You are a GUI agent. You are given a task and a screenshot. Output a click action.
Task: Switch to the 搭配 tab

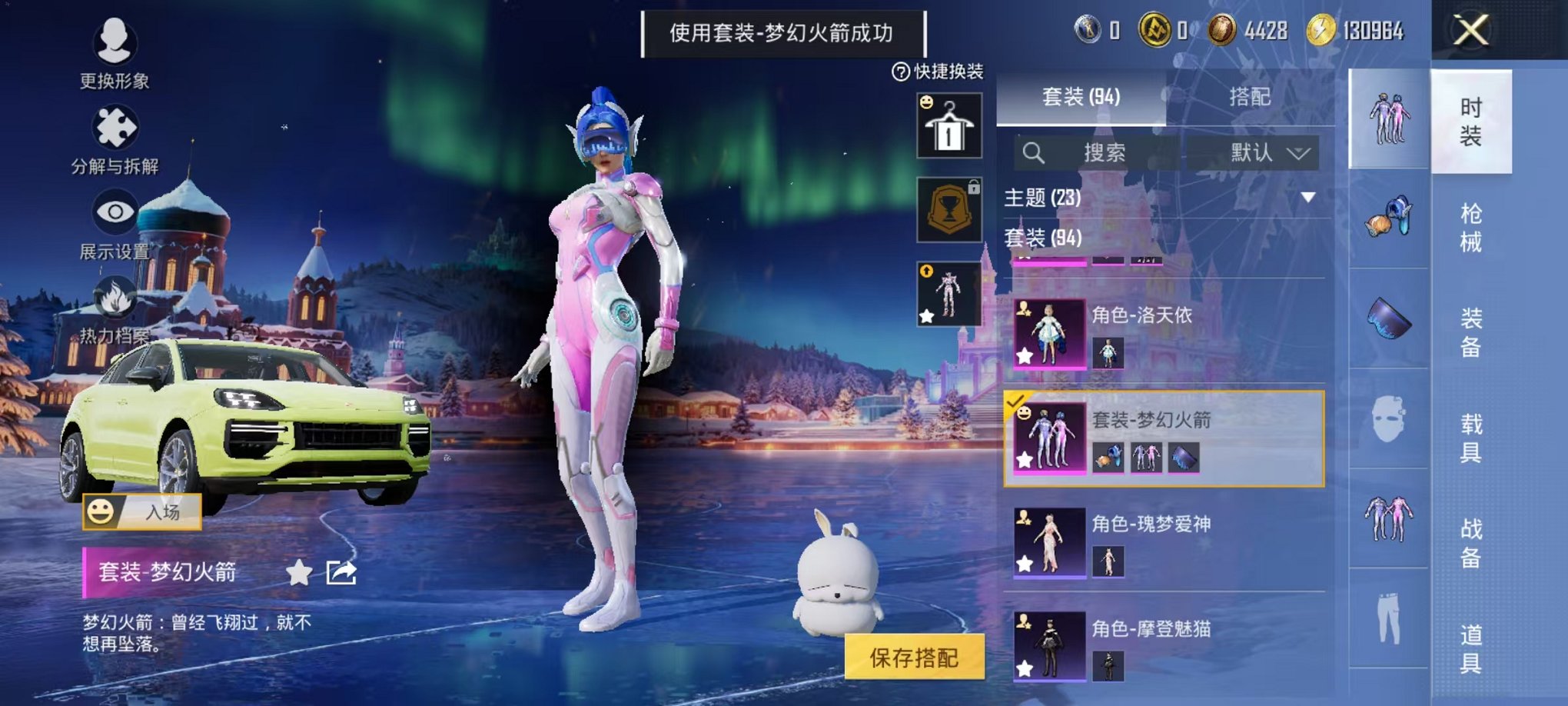[x=1251, y=97]
